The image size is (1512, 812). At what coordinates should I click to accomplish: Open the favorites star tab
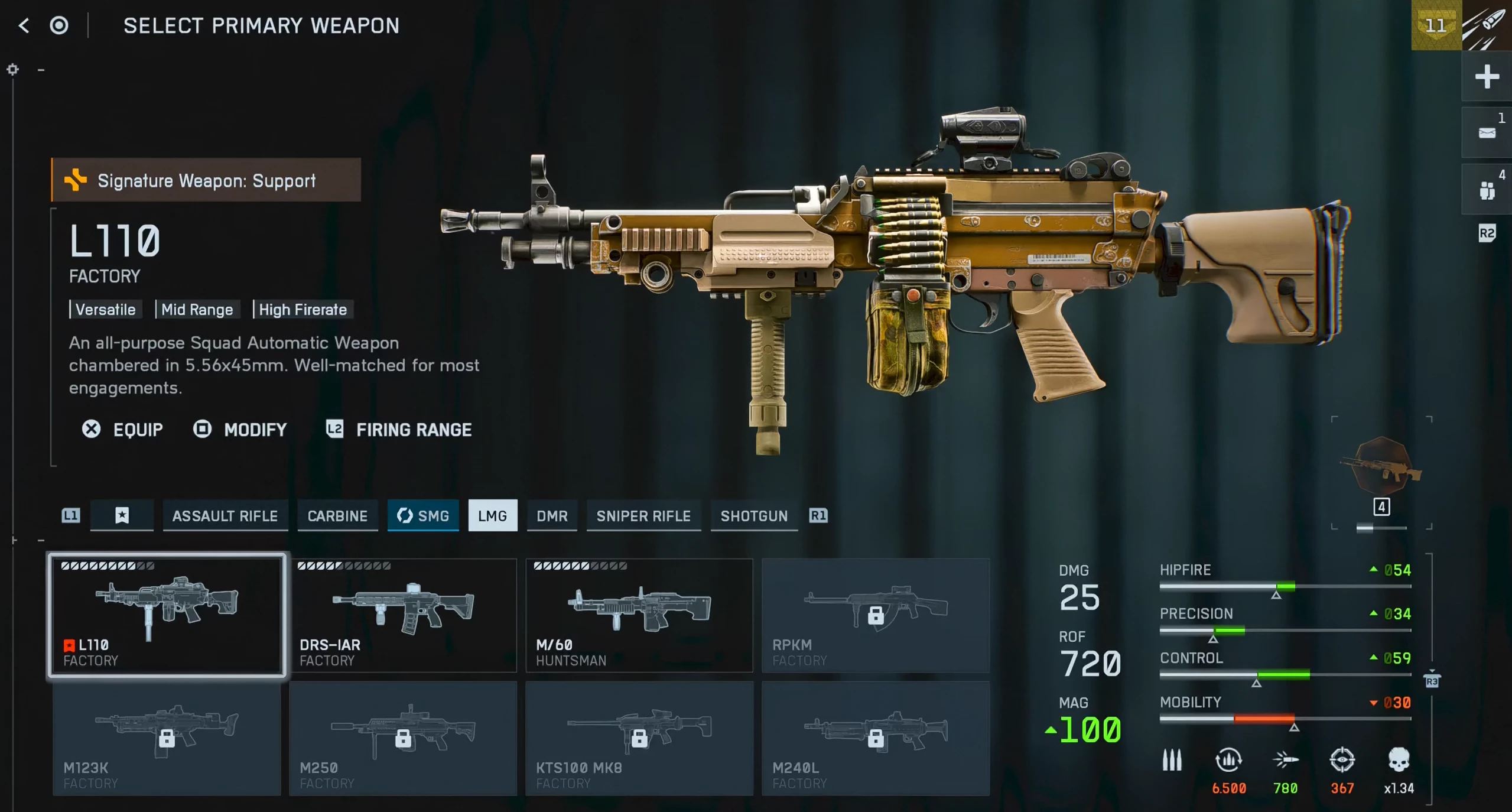click(122, 516)
